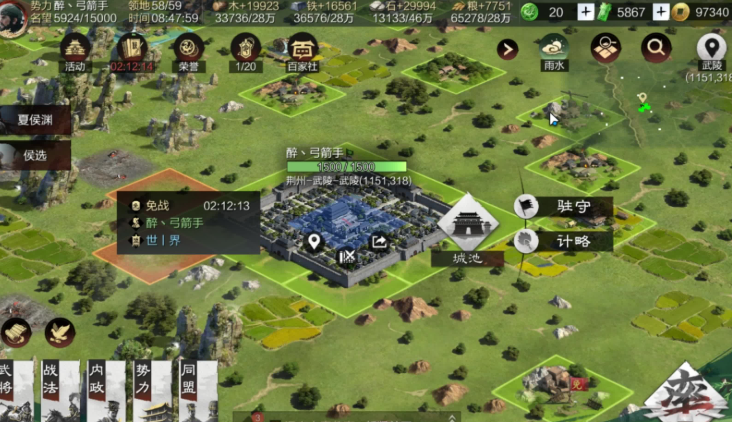Add currency via the plus button before the coin

661,12
